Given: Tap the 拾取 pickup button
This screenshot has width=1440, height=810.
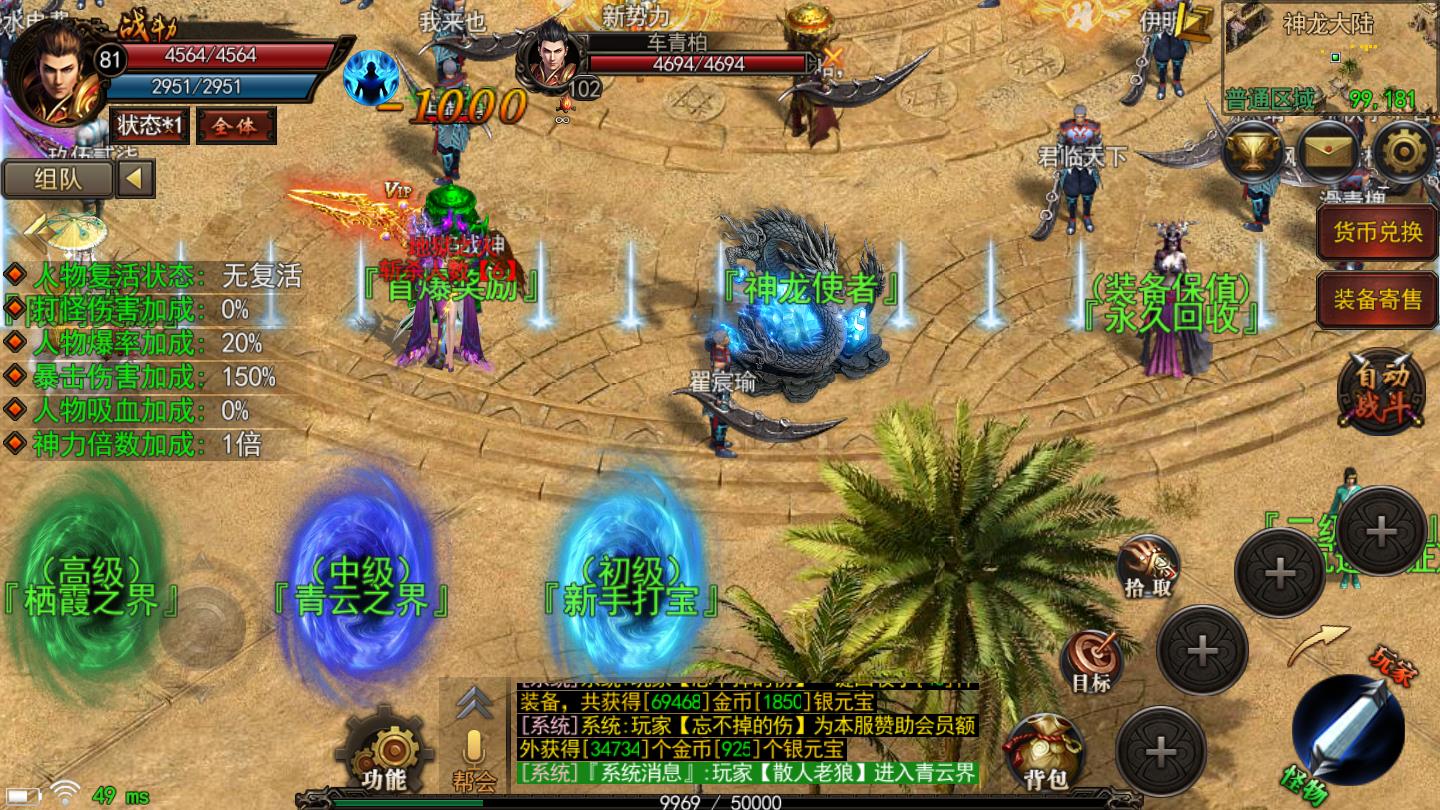Looking at the screenshot, I should (1147, 566).
